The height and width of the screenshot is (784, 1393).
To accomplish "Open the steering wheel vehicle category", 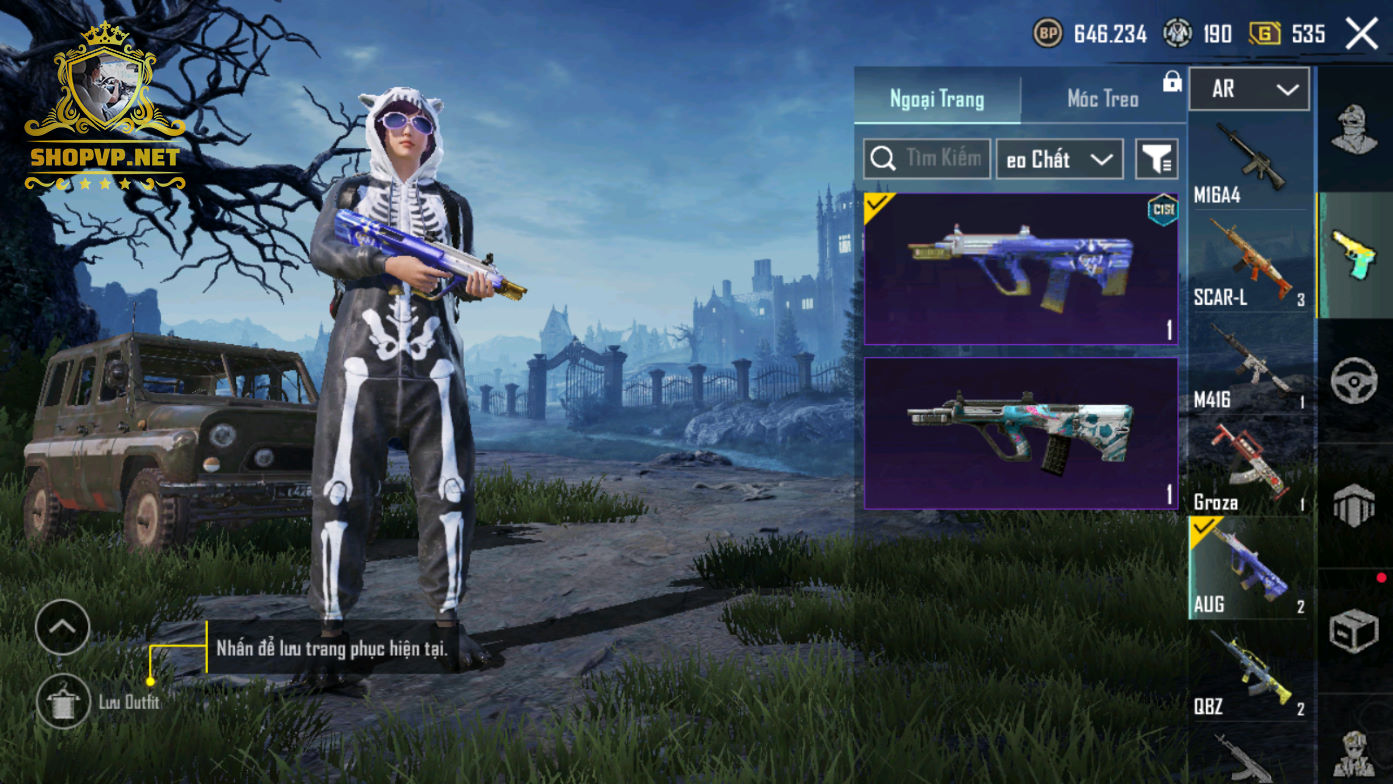I will click(1355, 381).
